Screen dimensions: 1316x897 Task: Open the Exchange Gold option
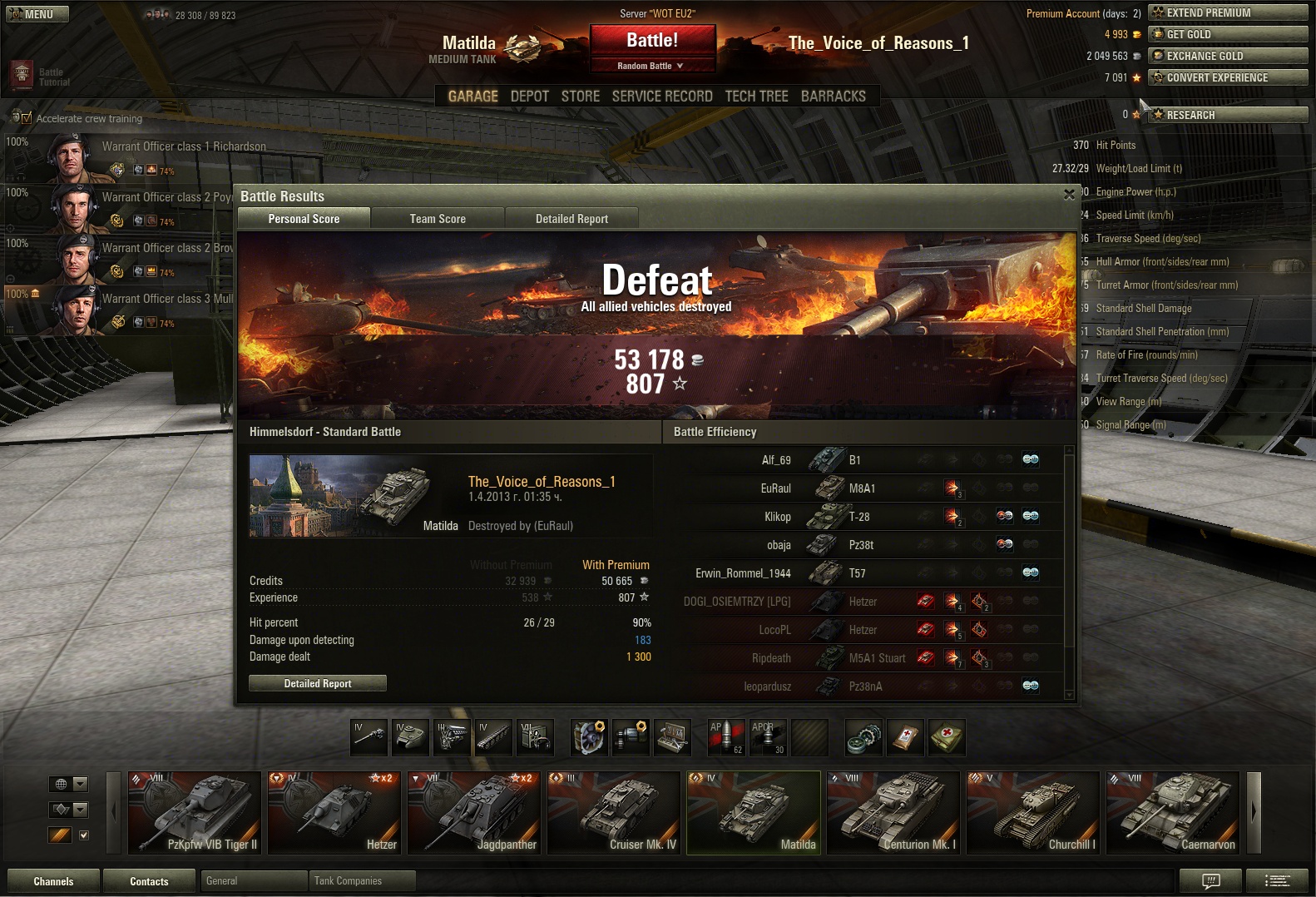(1227, 56)
